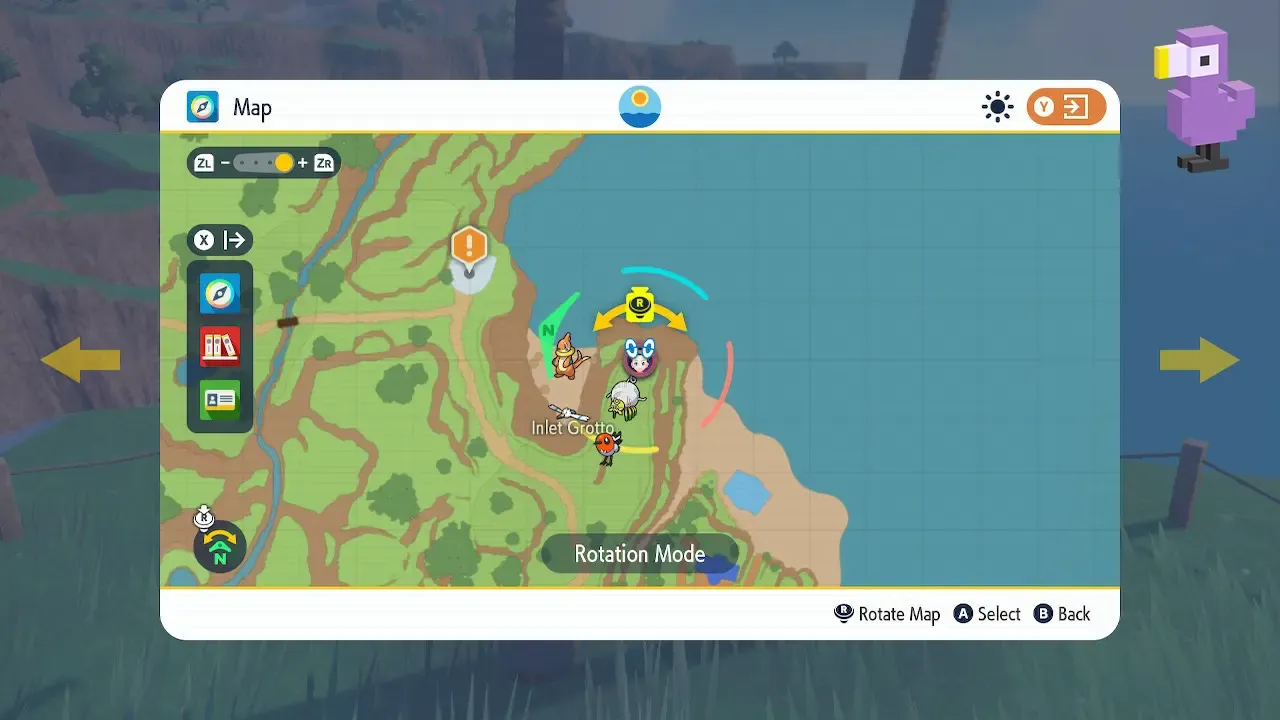Go to the left page arrow
The height and width of the screenshot is (720, 1280).
point(80,360)
